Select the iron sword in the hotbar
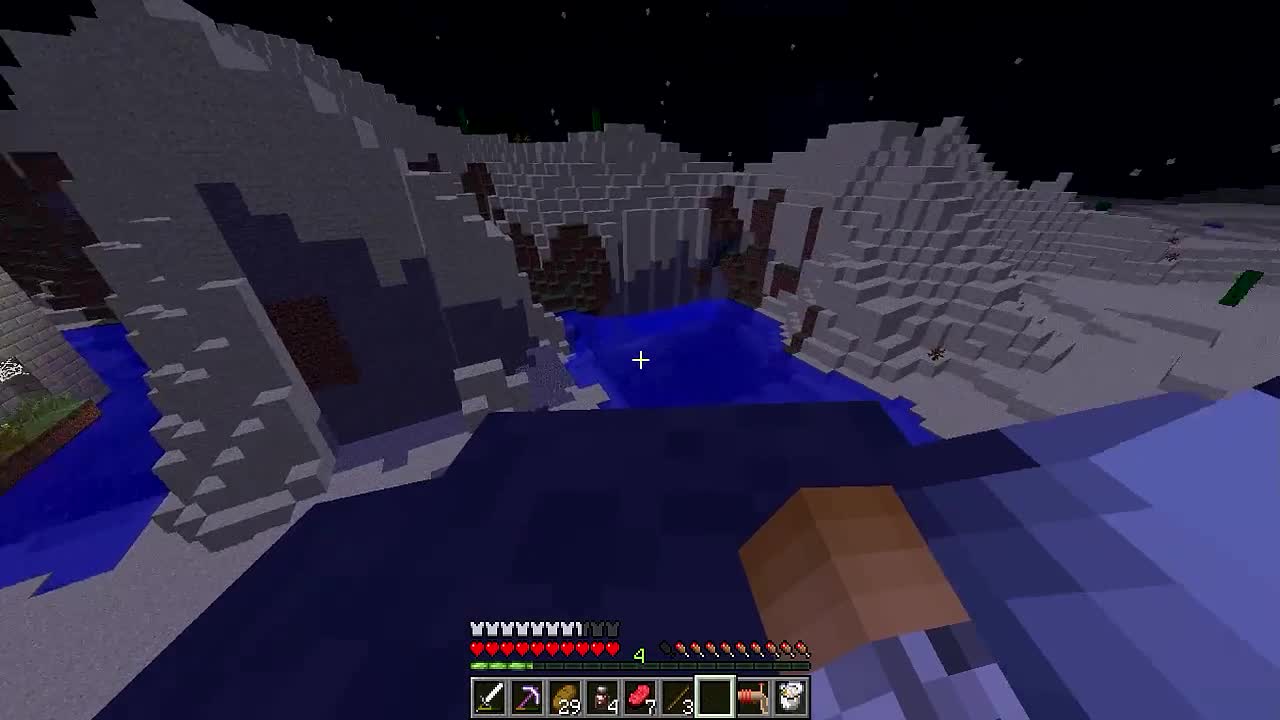Viewport: 1280px width, 720px height. [488, 697]
